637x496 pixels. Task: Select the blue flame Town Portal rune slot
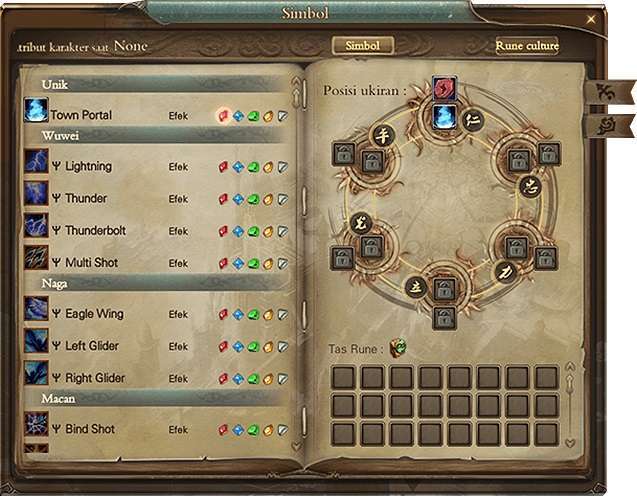click(445, 116)
